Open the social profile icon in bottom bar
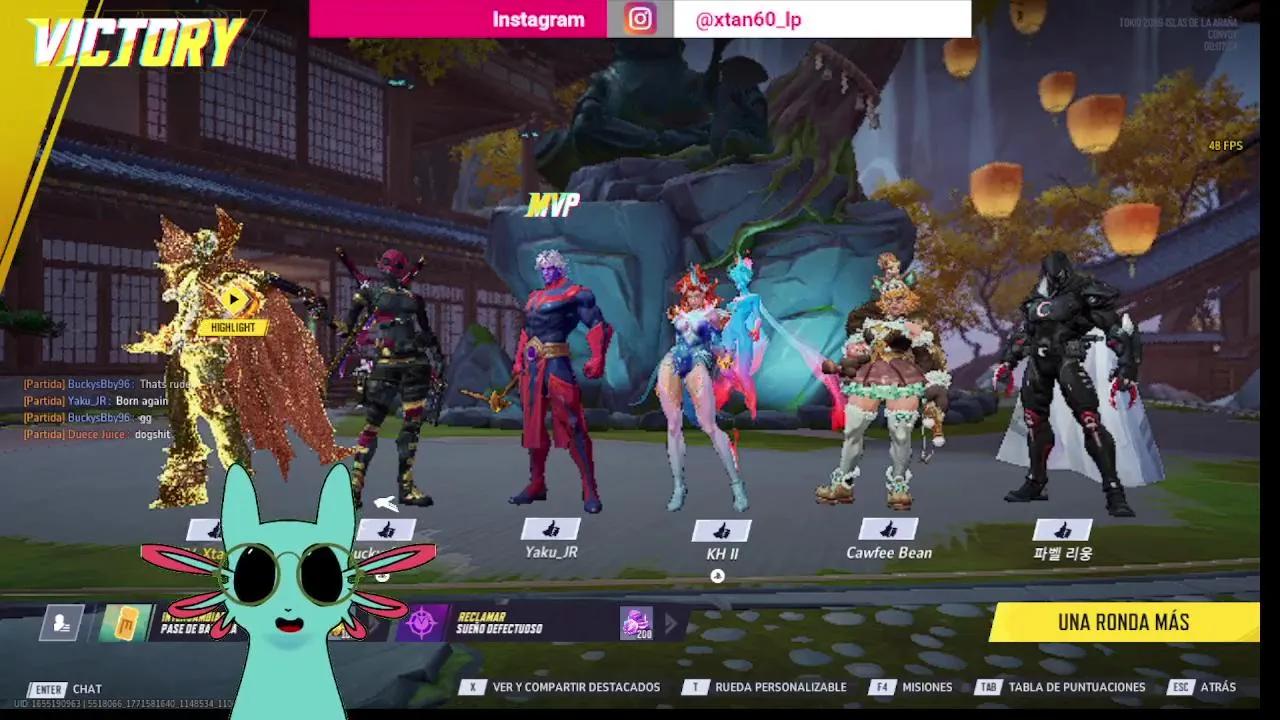The height and width of the screenshot is (720, 1280). [x=60, y=622]
